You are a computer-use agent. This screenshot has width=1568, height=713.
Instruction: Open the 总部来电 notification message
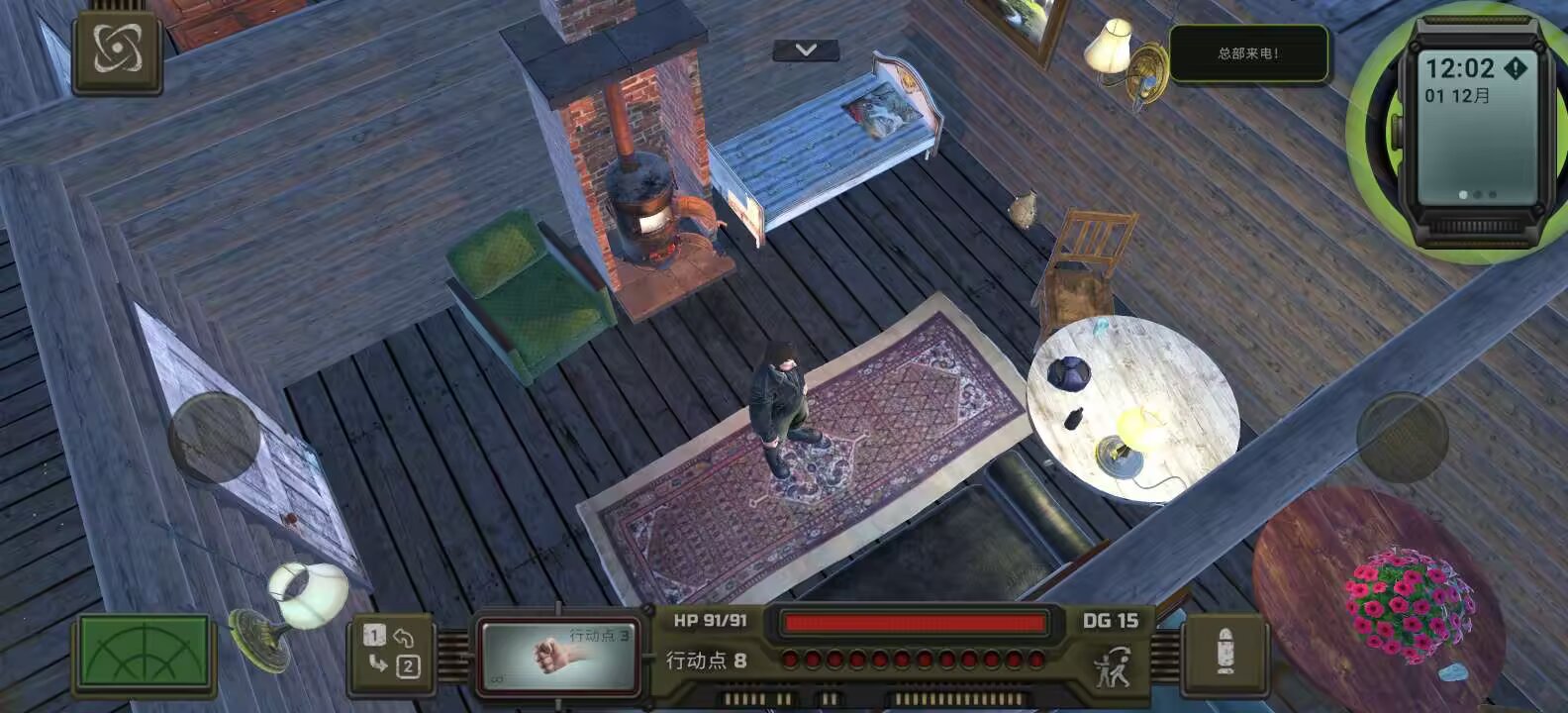[1249, 55]
